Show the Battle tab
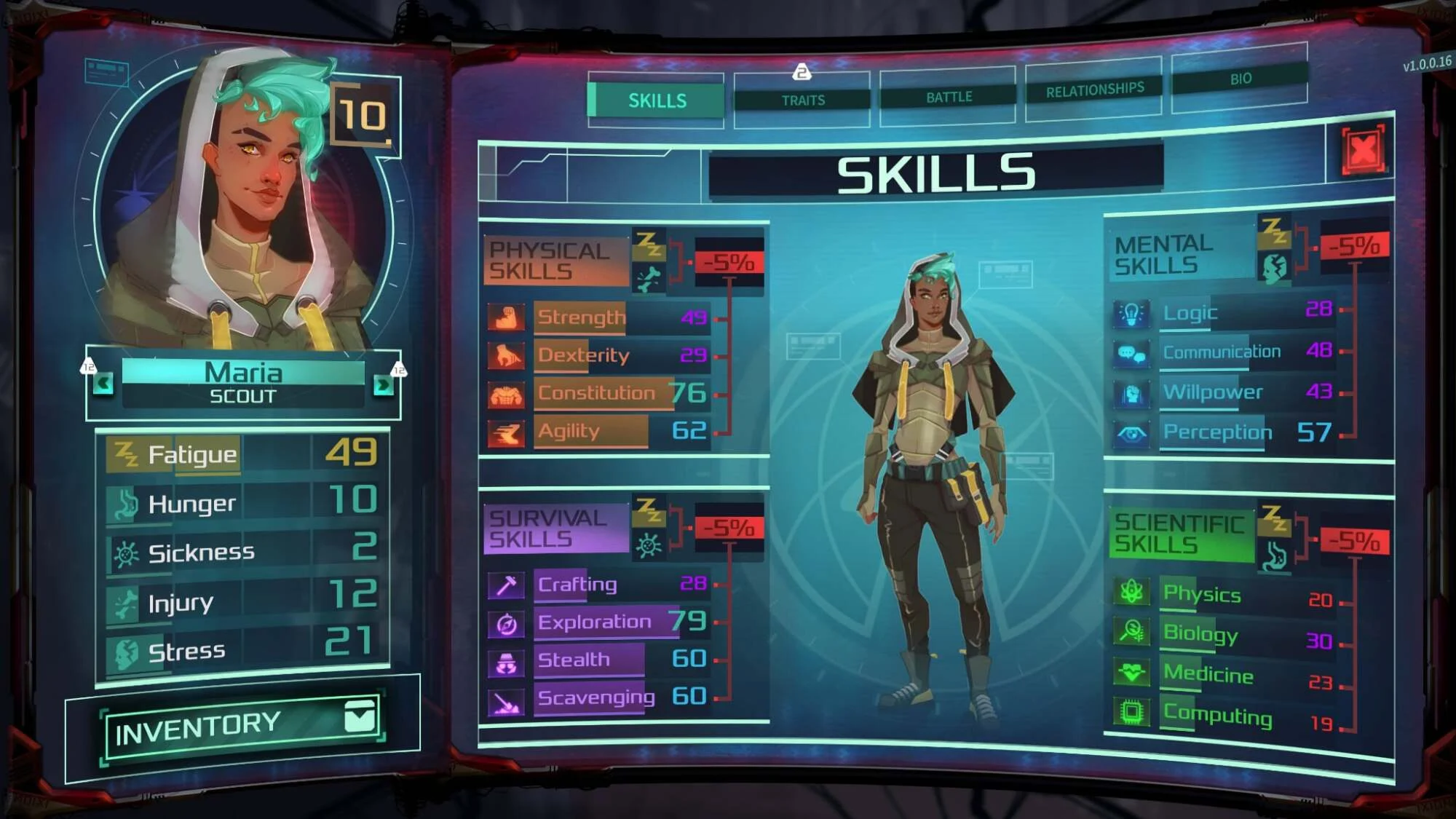The width and height of the screenshot is (1456, 819). (948, 97)
